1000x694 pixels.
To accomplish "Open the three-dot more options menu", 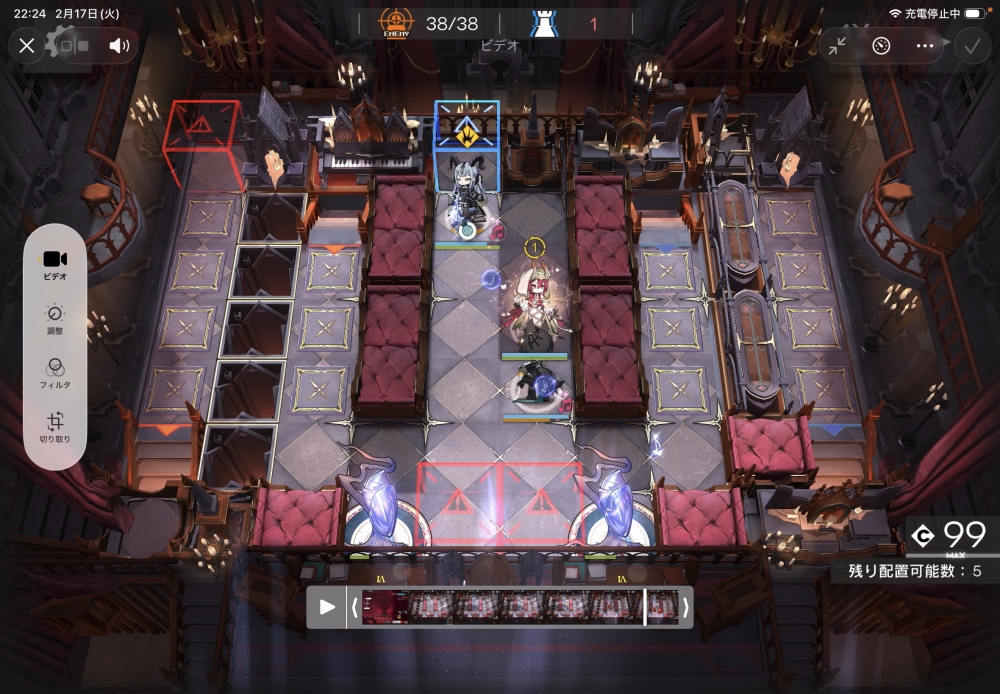I will [x=925, y=45].
